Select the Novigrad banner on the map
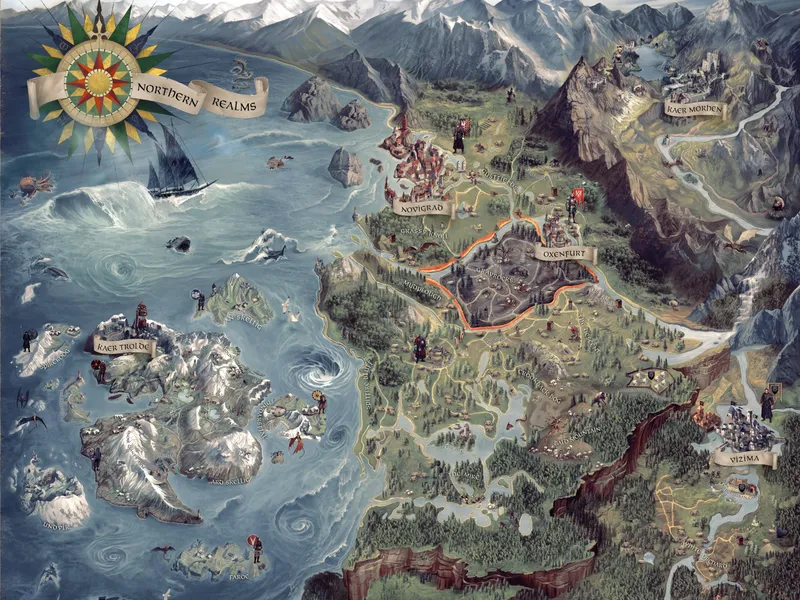 [x=421, y=207]
